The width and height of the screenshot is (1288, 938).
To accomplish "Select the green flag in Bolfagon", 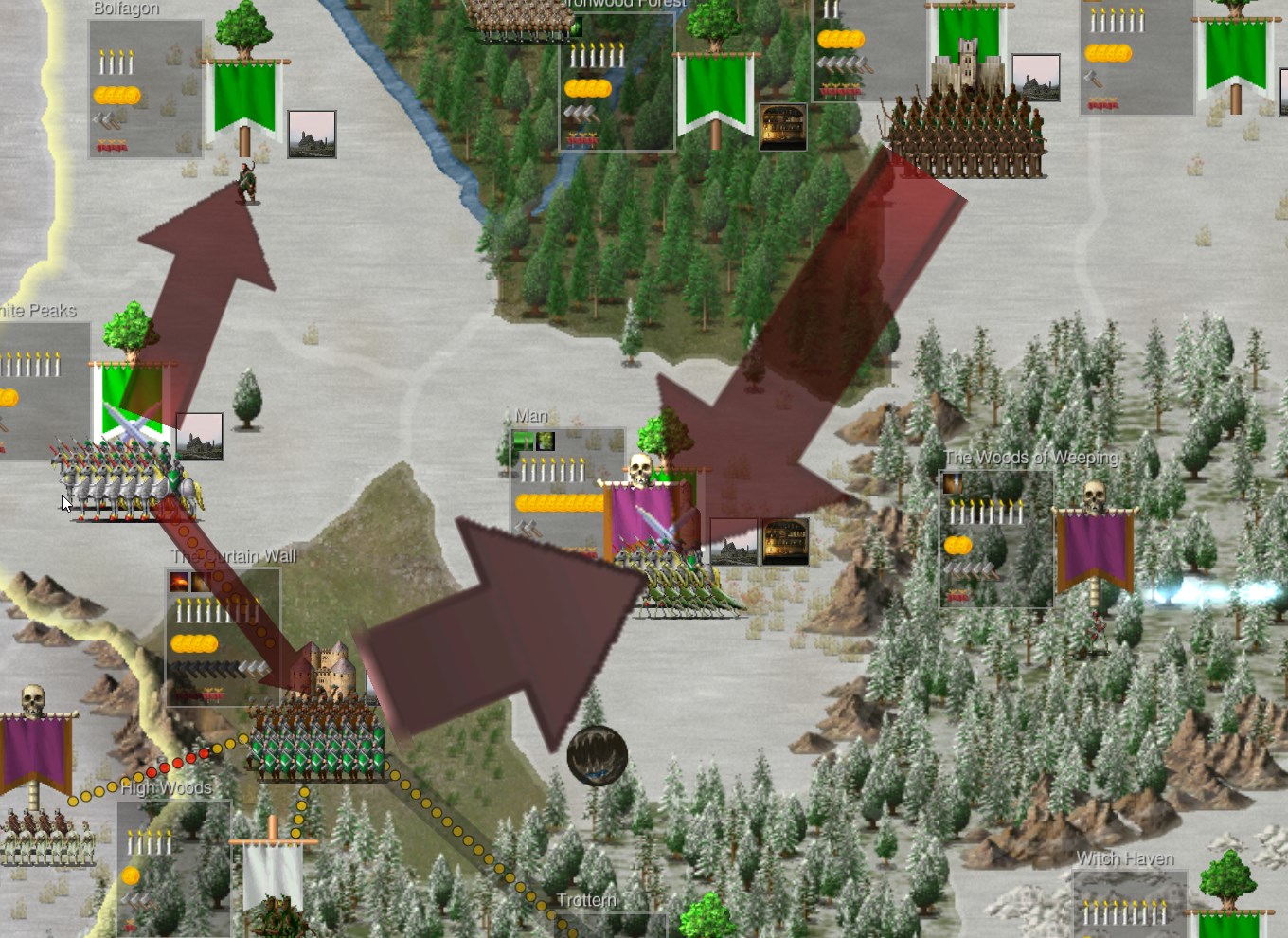I will [x=244, y=98].
